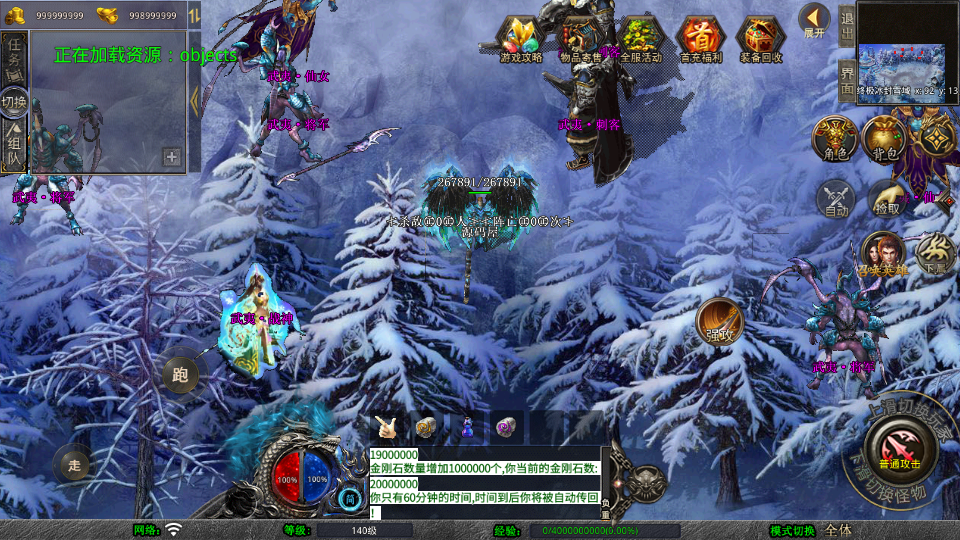Screen dimensions: 960x540
Task: Use the 普通攻击 normal attack button
Action: (x=898, y=448)
